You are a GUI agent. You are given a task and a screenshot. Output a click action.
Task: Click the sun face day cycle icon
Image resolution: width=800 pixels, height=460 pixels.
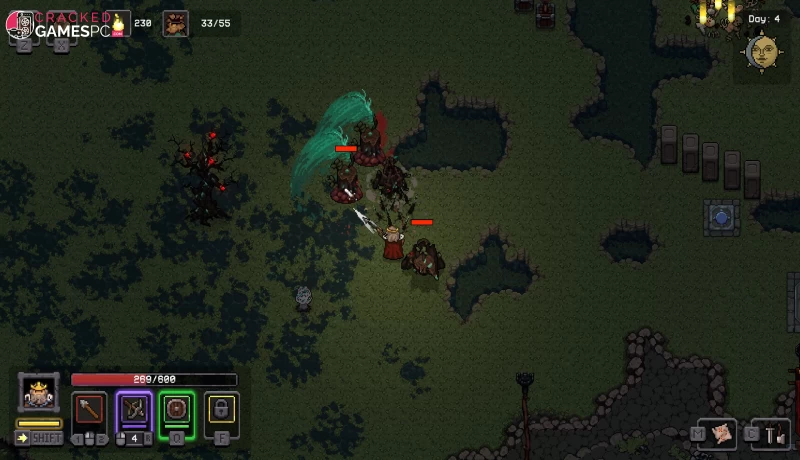click(762, 50)
